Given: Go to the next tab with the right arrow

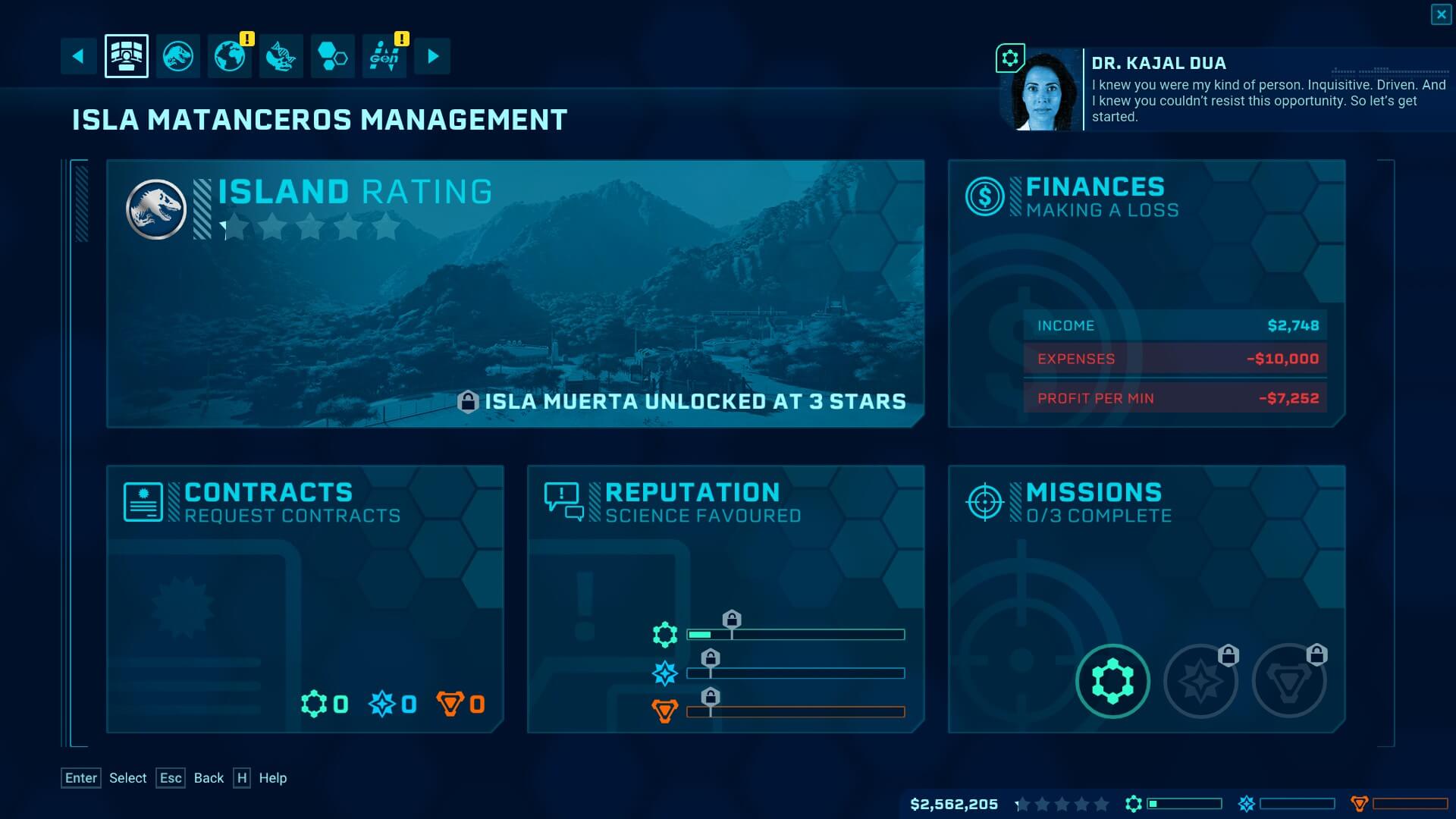Looking at the screenshot, I should (432, 56).
